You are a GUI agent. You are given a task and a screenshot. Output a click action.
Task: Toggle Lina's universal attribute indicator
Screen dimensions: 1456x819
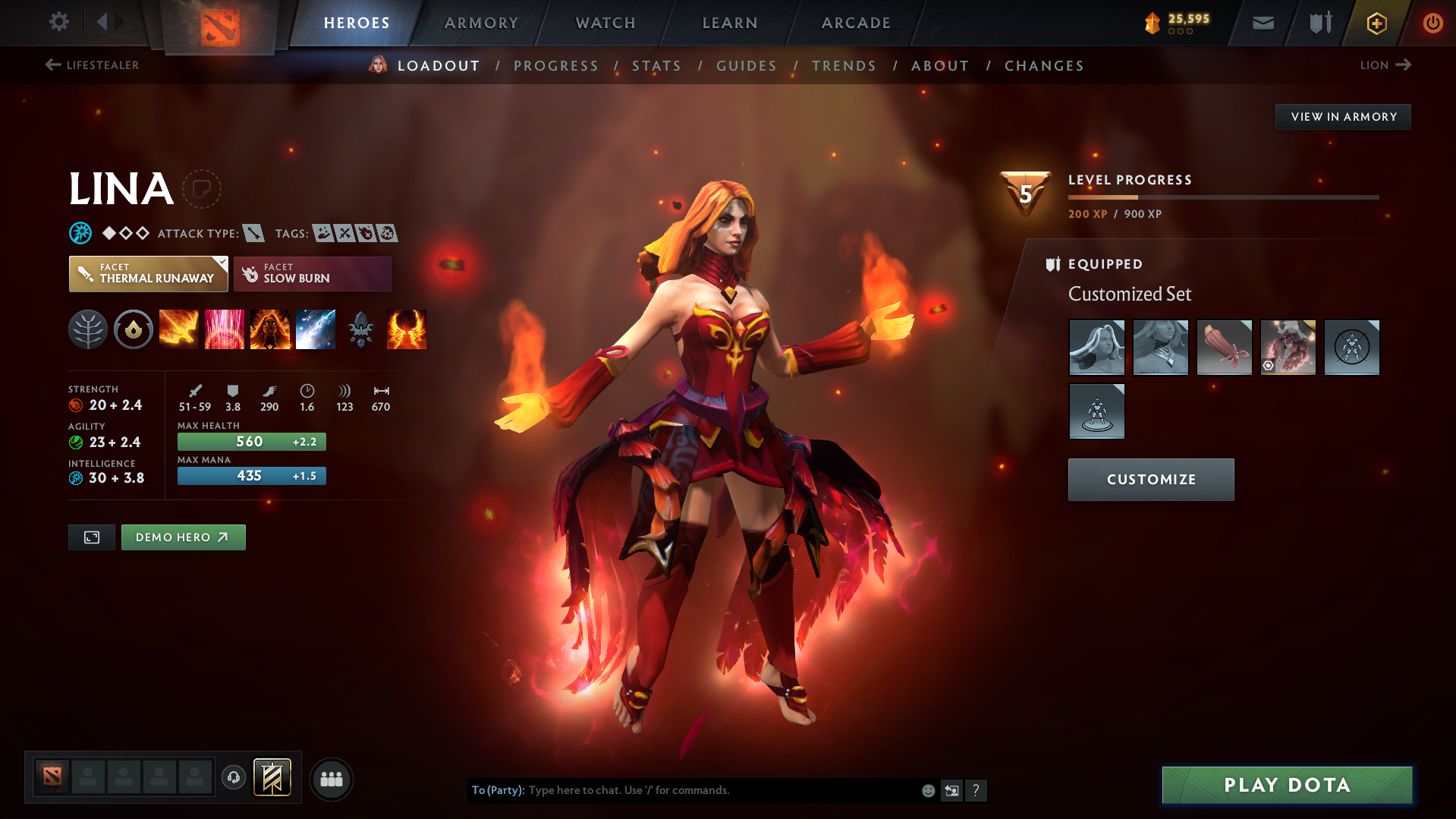click(79, 233)
